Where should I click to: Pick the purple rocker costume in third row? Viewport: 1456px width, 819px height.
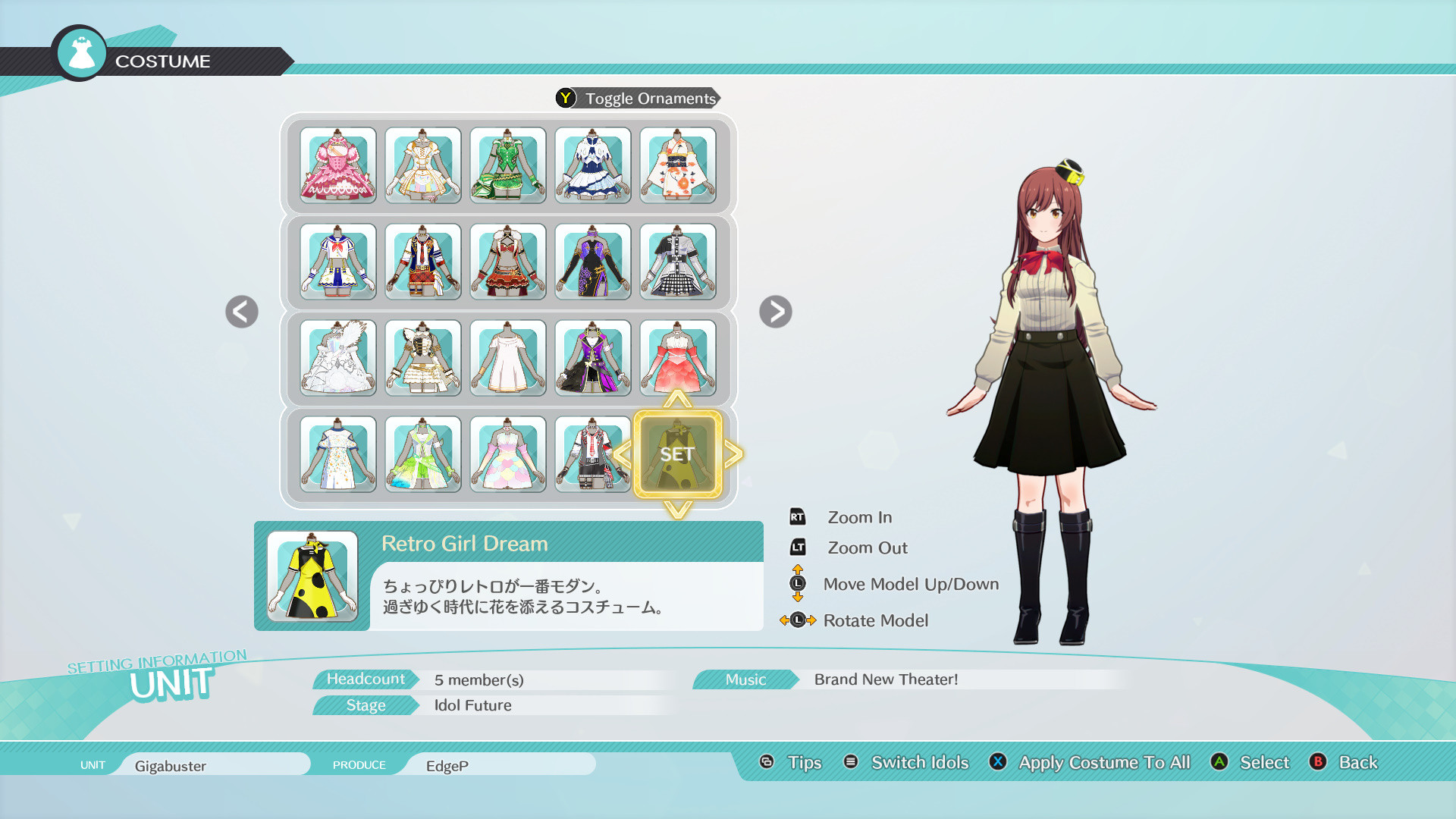pyautogui.click(x=593, y=358)
